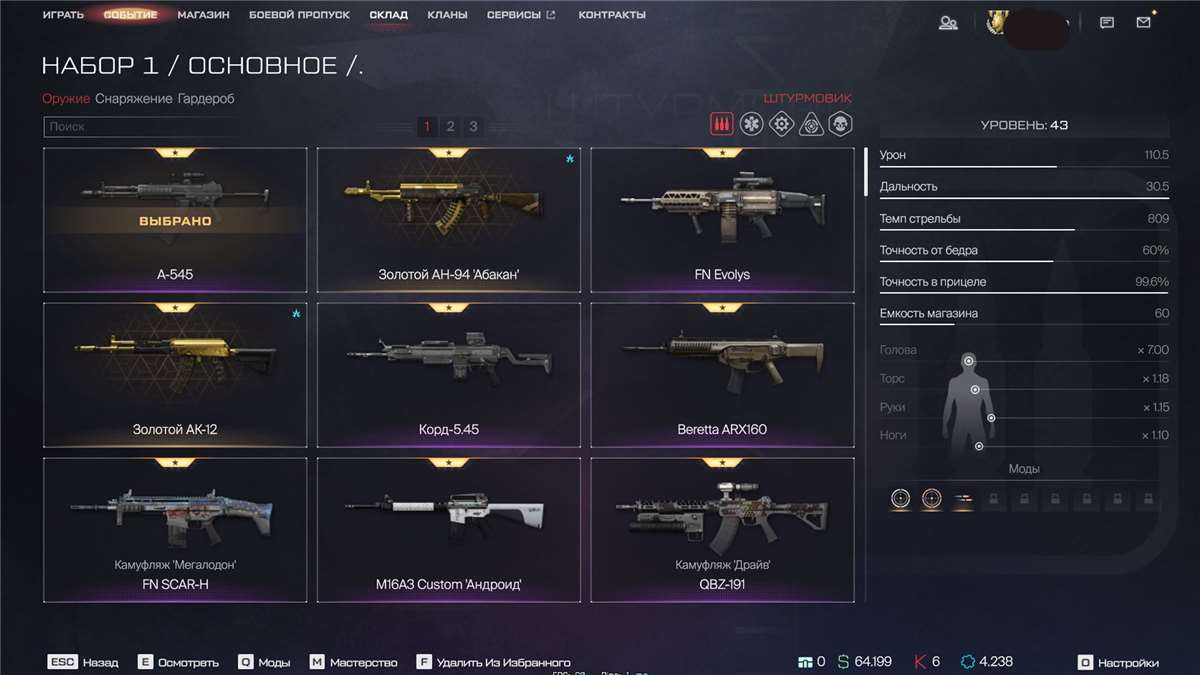The width and height of the screenshot is (1200, 675).
Task: Open the Контракты section
Action: coord(612,15)
